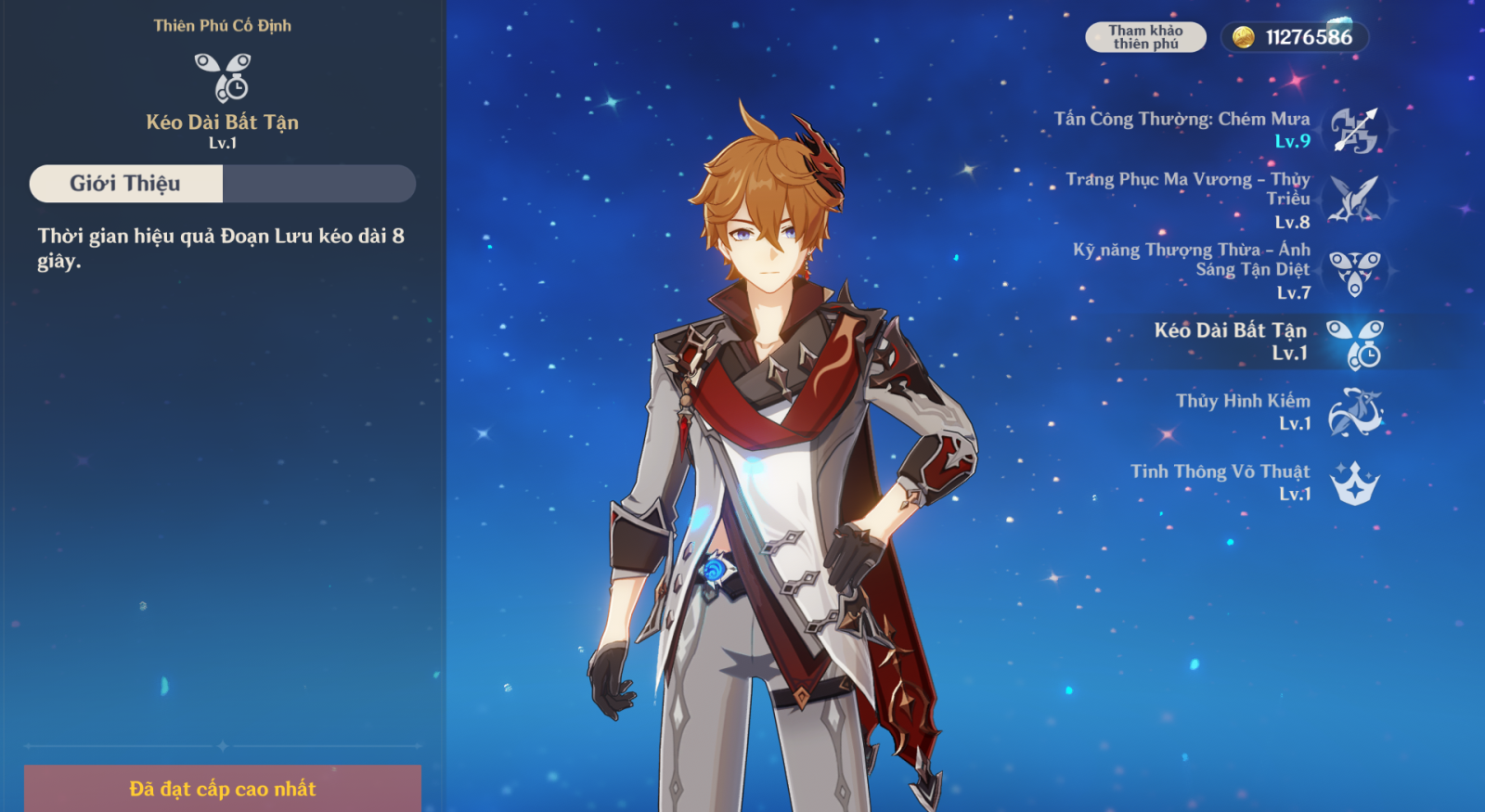Click the Đã đạt cấp cao nhất button
The height and width of the screenshot is (812, 1485).
[223, 789]
